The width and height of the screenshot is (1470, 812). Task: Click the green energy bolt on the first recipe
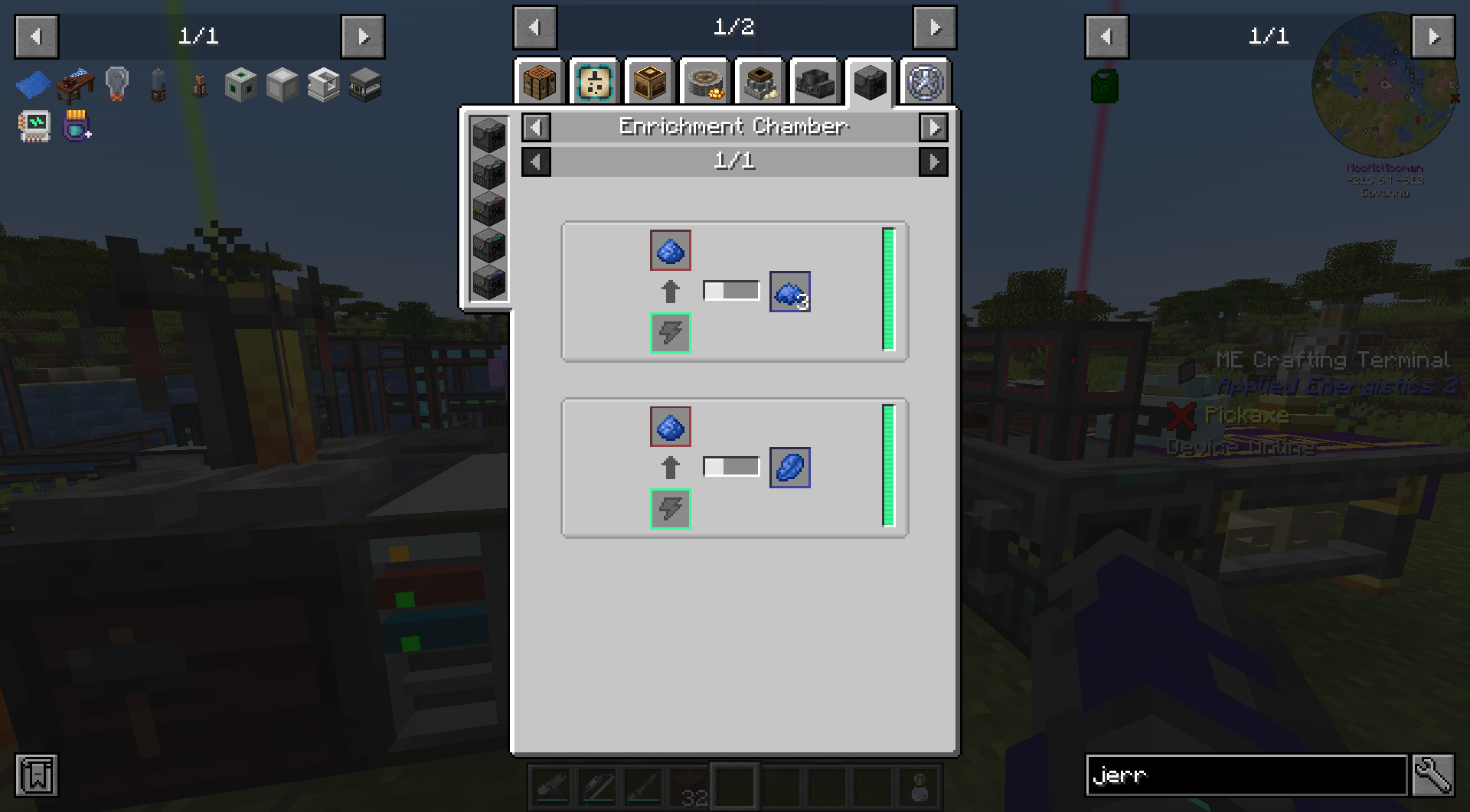click(670, 332)
